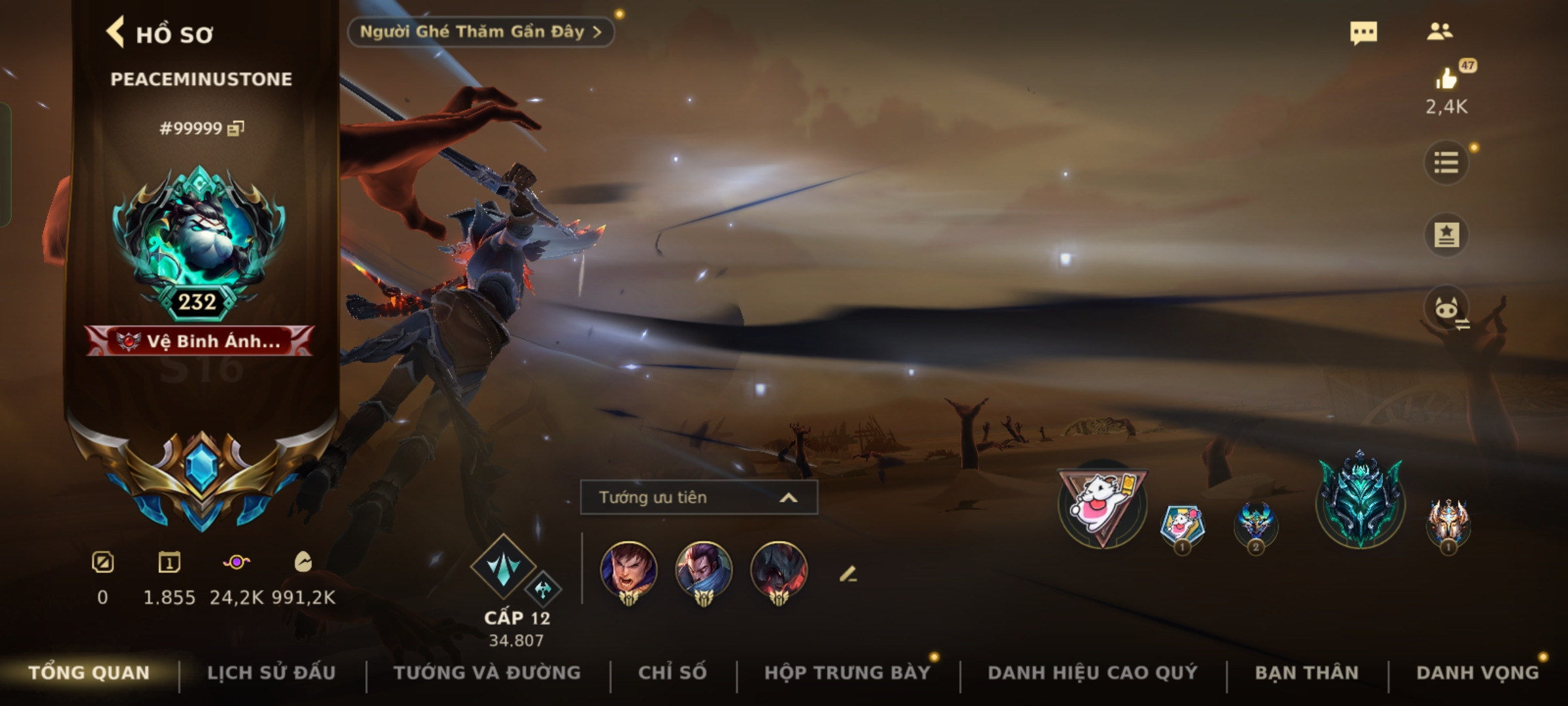Open the star card round button
Image resolution: width=1568 pixels, height=706 pixels.
point(1446,235)
